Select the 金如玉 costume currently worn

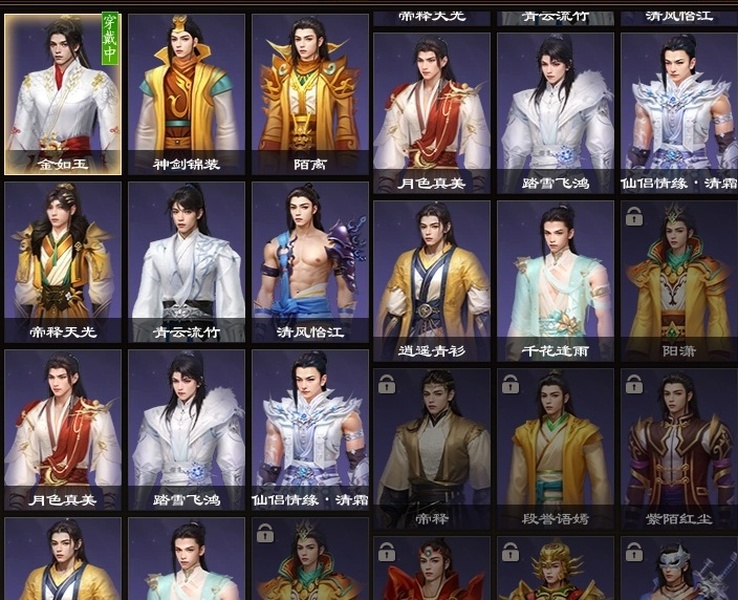click(63, 95)
